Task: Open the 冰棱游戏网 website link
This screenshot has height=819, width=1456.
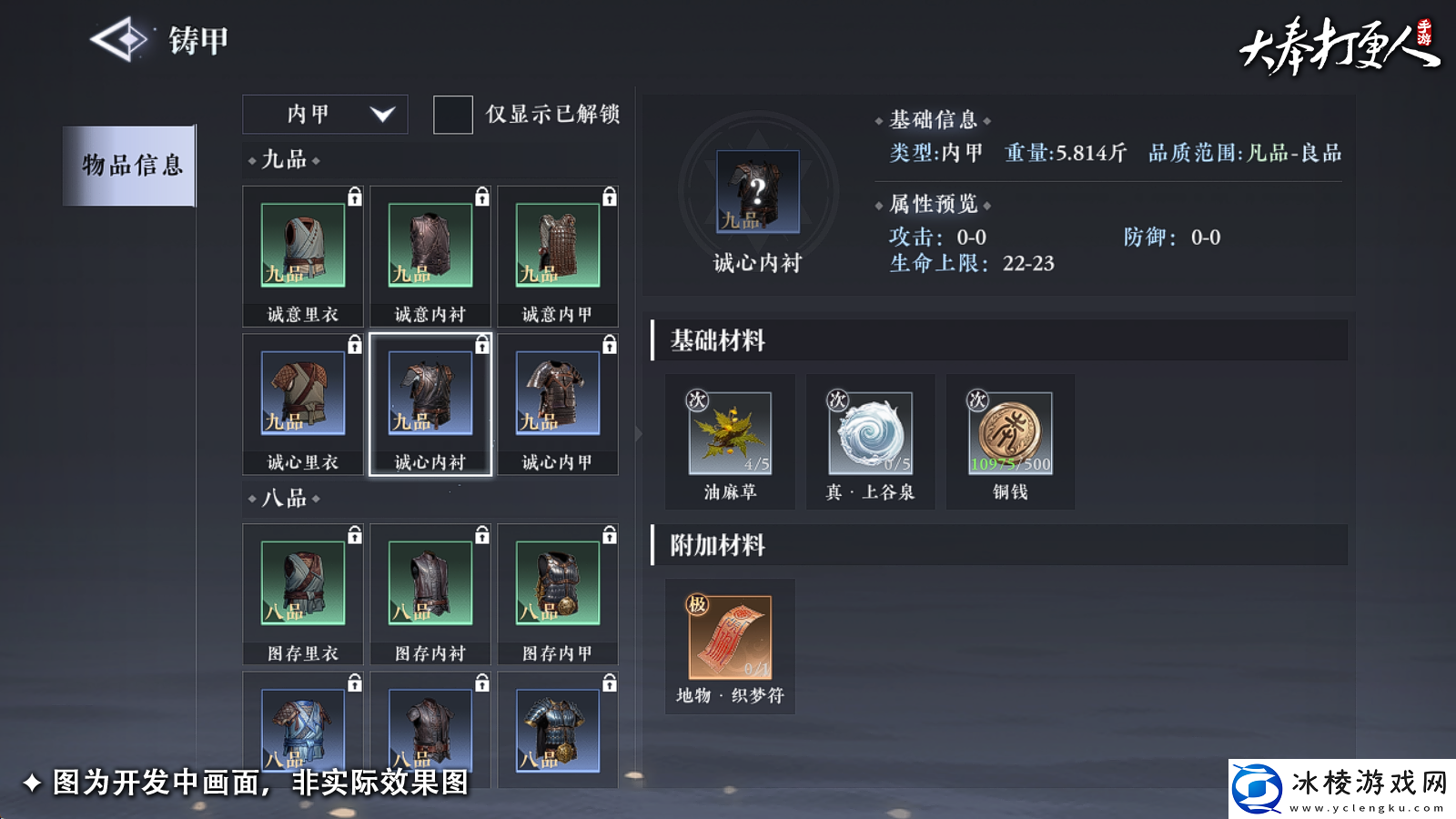Action: tap(1338, 788)
